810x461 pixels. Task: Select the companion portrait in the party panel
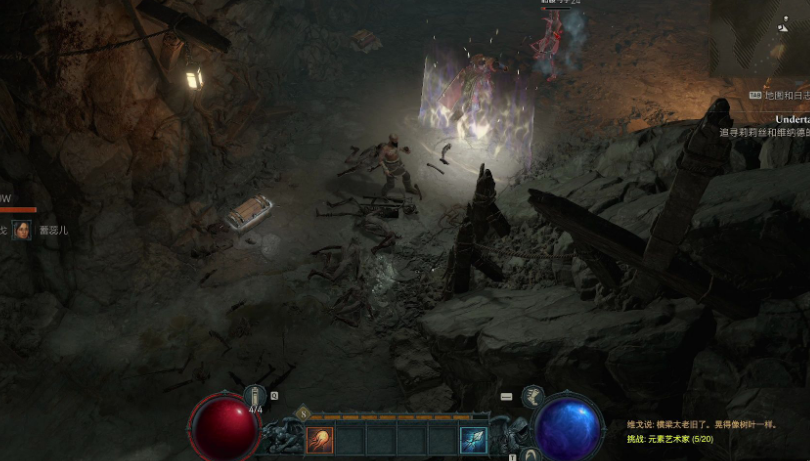[x=21, y=230]
